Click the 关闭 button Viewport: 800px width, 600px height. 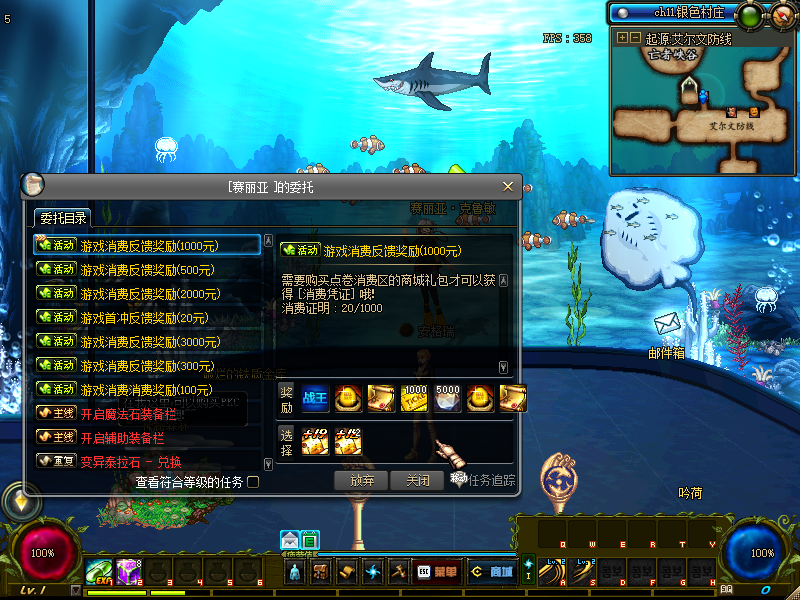[x=417, y=480]
